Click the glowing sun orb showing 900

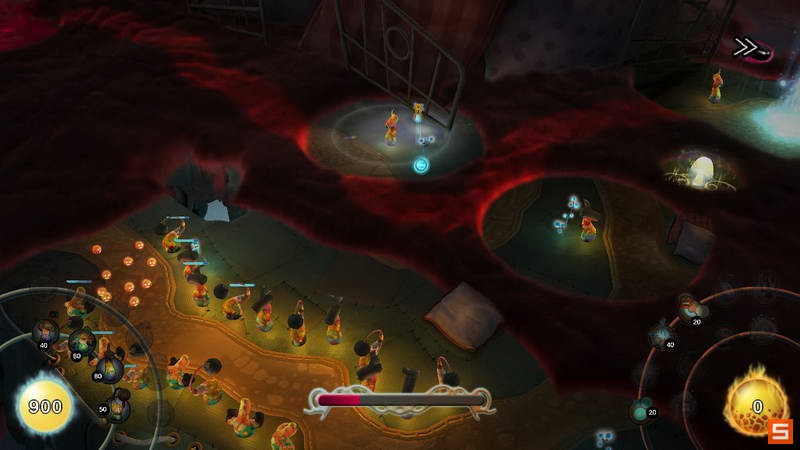coord(44,406)
